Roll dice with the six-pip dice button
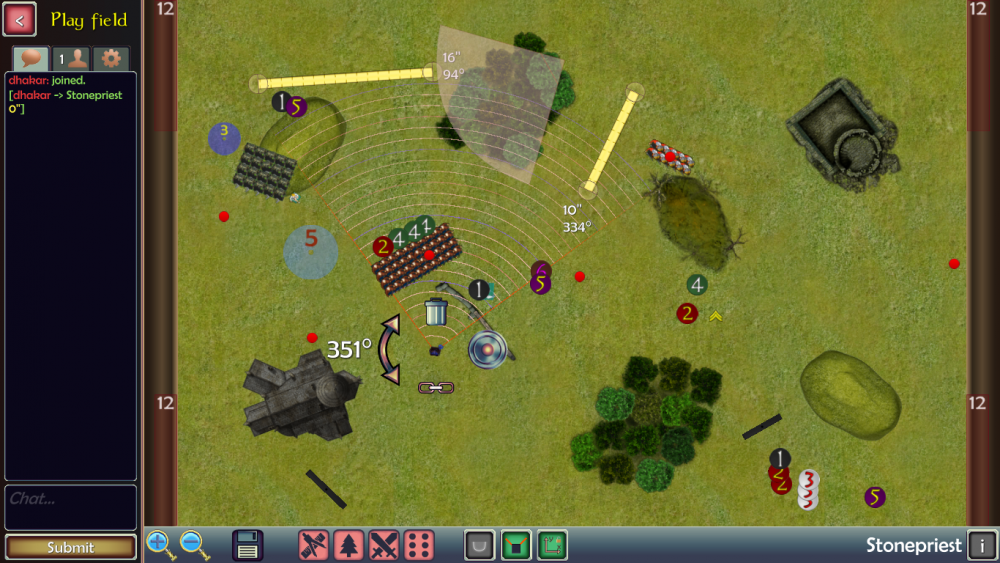 (x=420, y=545)
